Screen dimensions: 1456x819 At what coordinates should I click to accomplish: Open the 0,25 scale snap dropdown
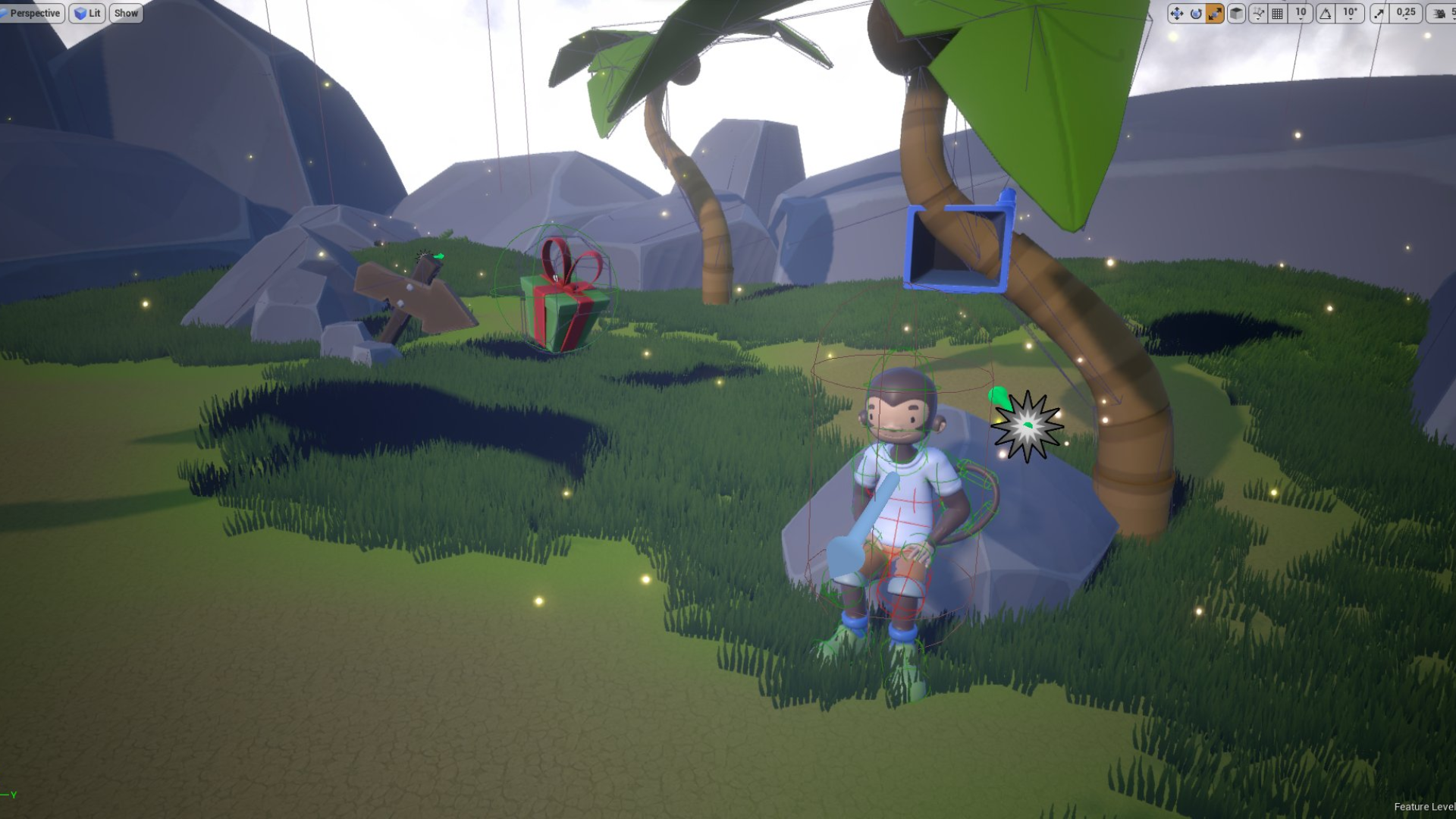click(x=1406, y=13)
